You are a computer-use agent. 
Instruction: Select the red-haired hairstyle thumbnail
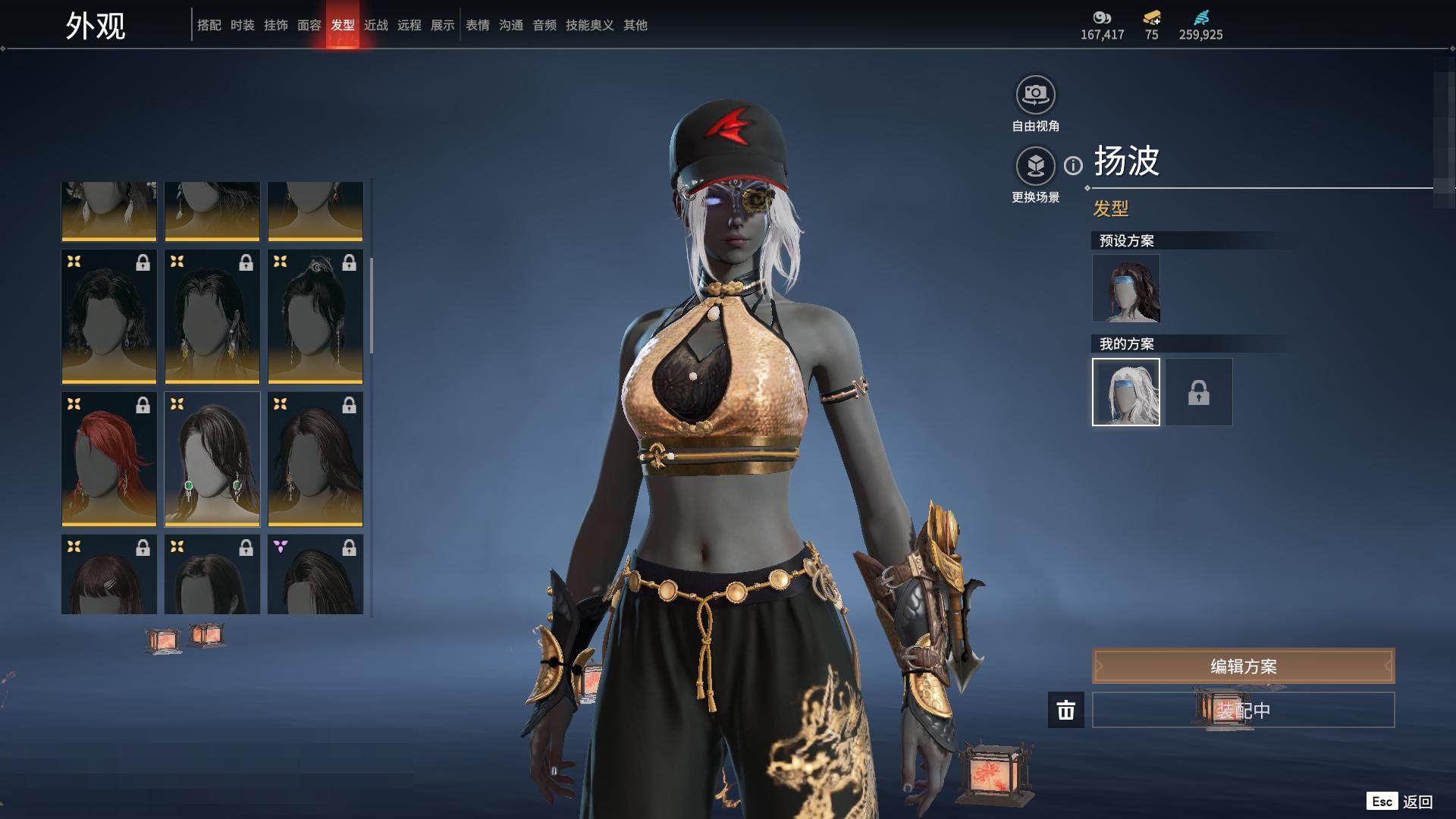coord(109,459)
